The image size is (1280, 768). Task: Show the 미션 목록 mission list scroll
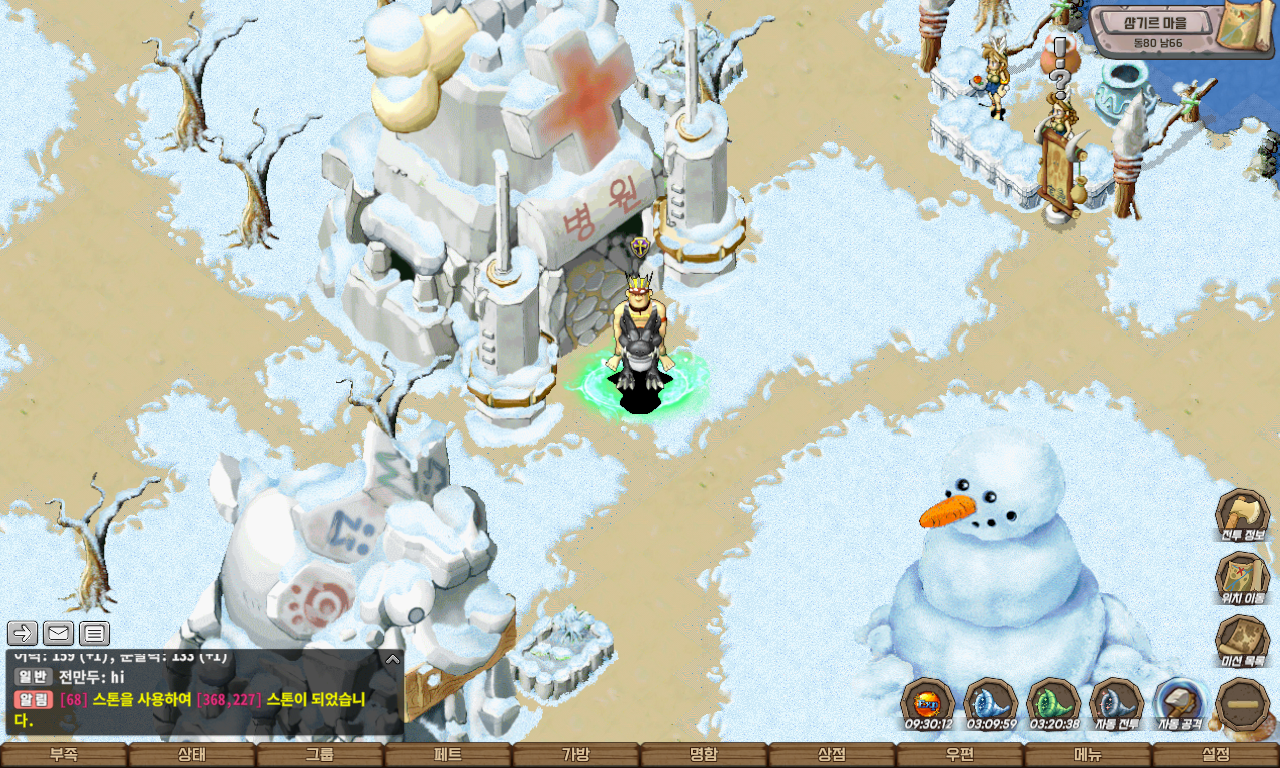(1242, 641)
